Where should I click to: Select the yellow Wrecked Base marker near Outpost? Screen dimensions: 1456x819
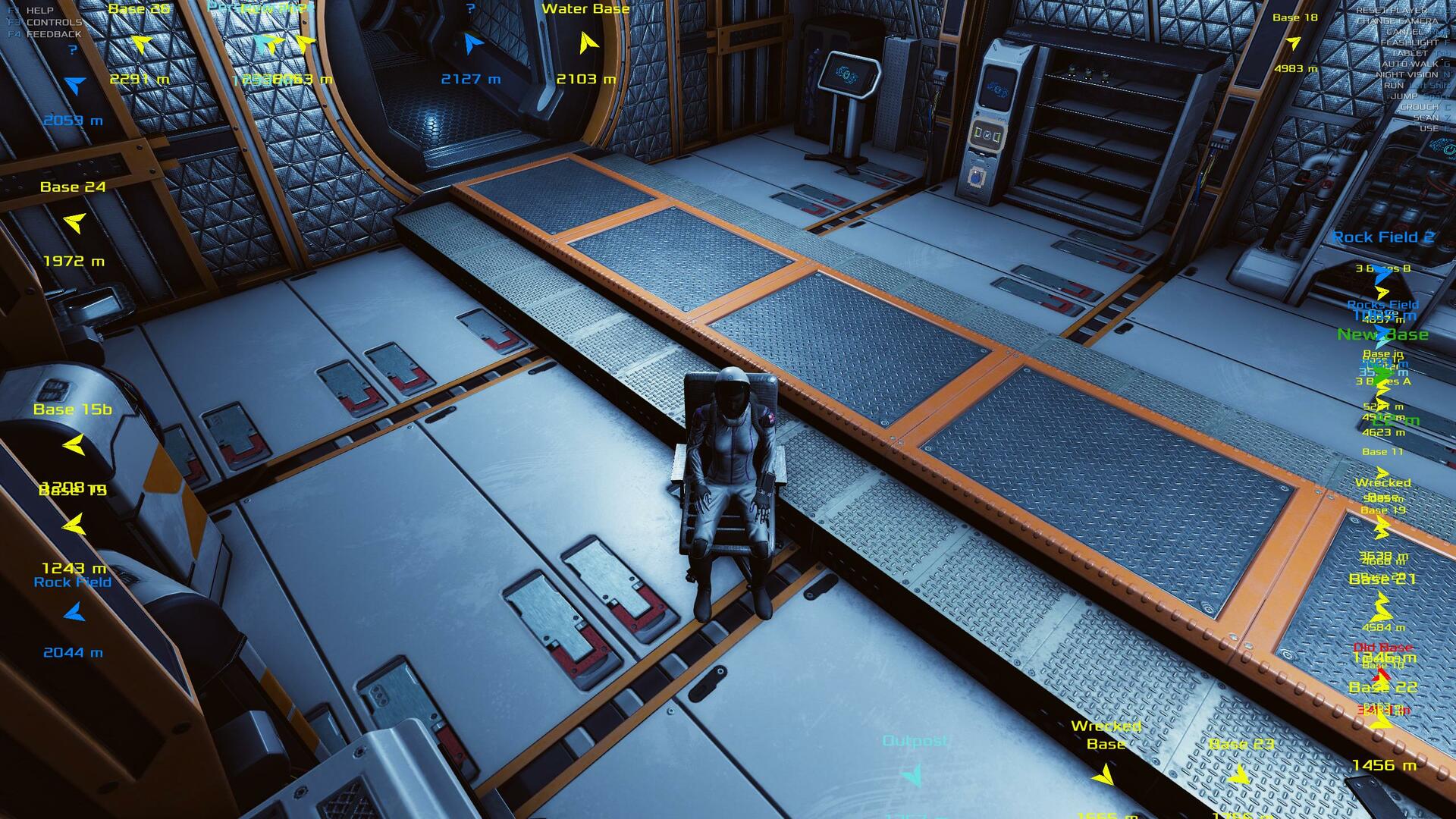point(1103,774)
